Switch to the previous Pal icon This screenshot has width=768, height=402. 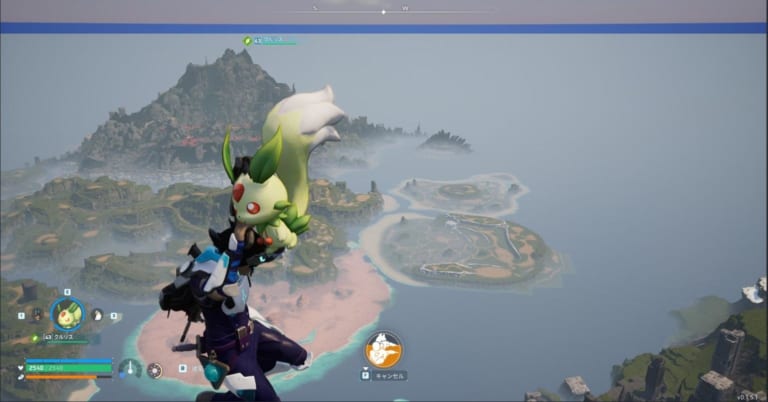point(37,315)
